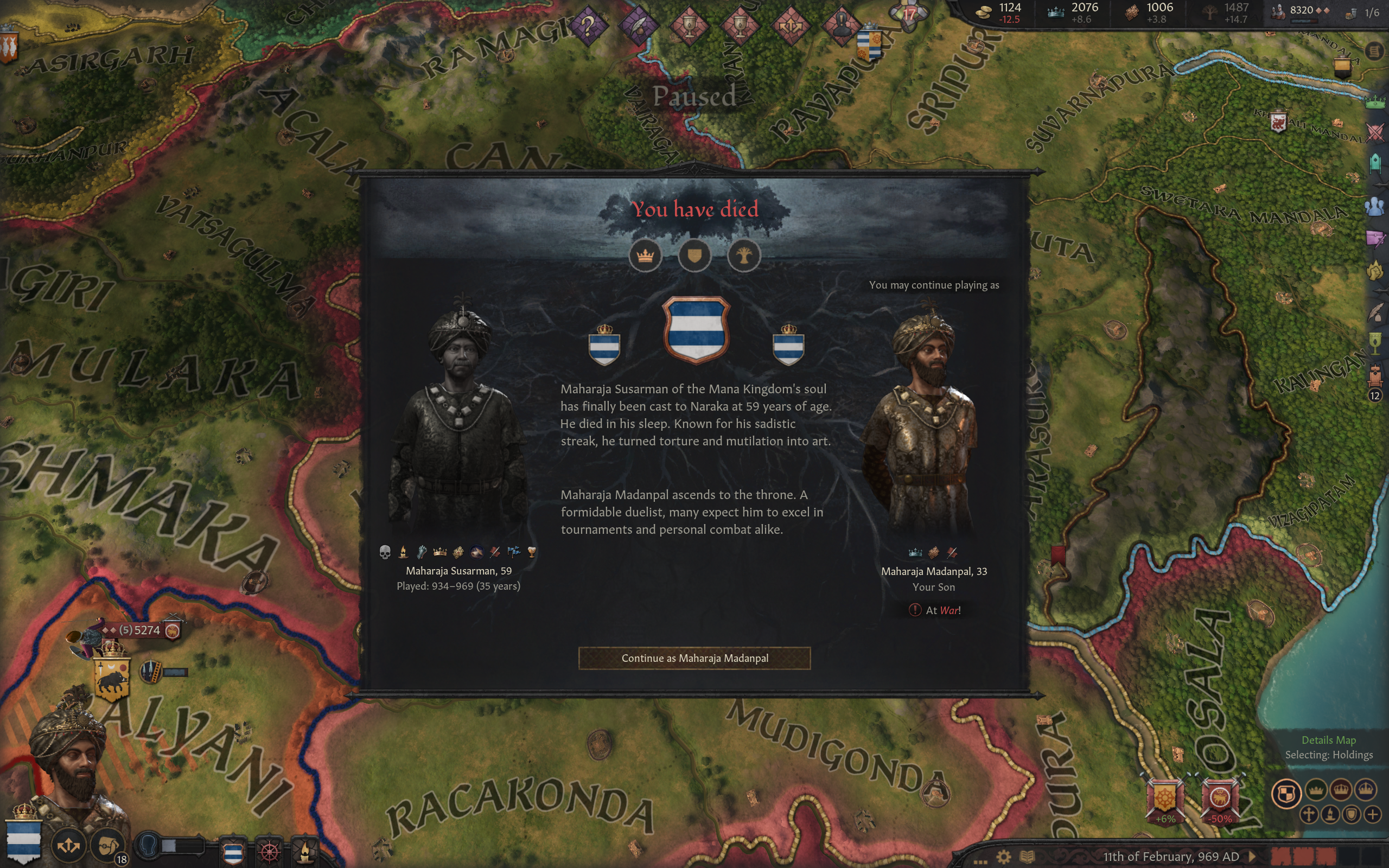Select the tree icon in death dialog

tap(744, 256)
